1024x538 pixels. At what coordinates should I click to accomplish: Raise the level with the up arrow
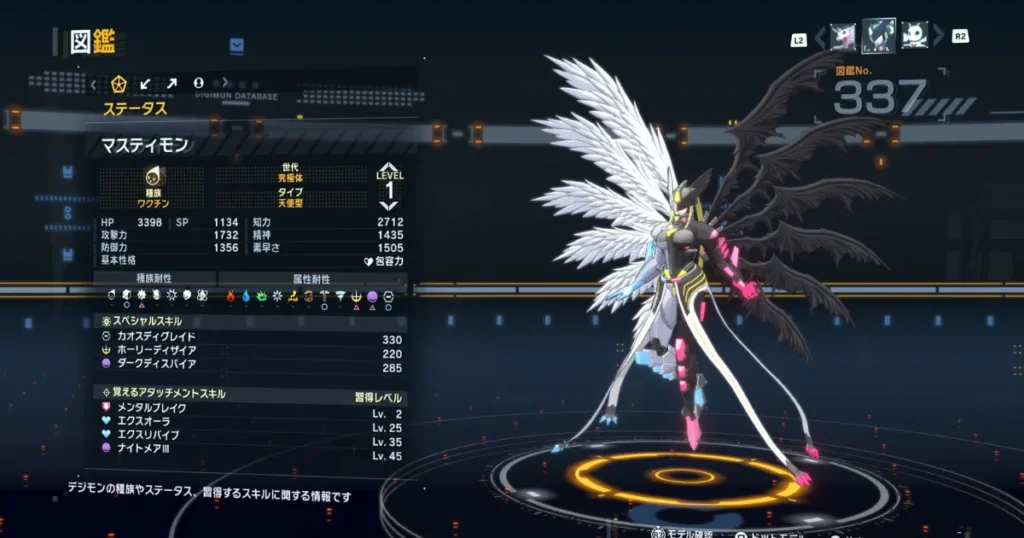tap(390, 169)
